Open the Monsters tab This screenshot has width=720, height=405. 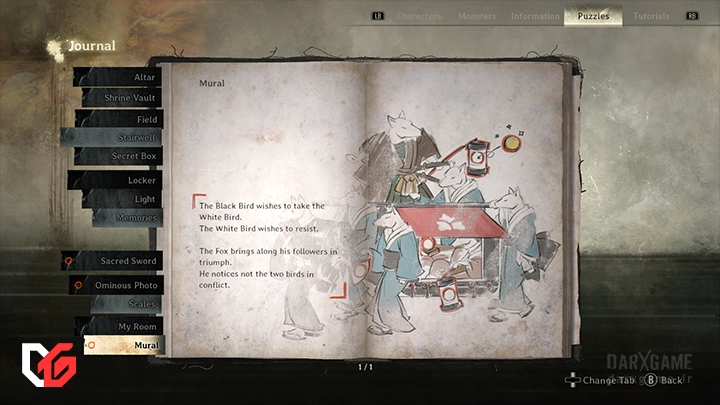pos(476,16)
